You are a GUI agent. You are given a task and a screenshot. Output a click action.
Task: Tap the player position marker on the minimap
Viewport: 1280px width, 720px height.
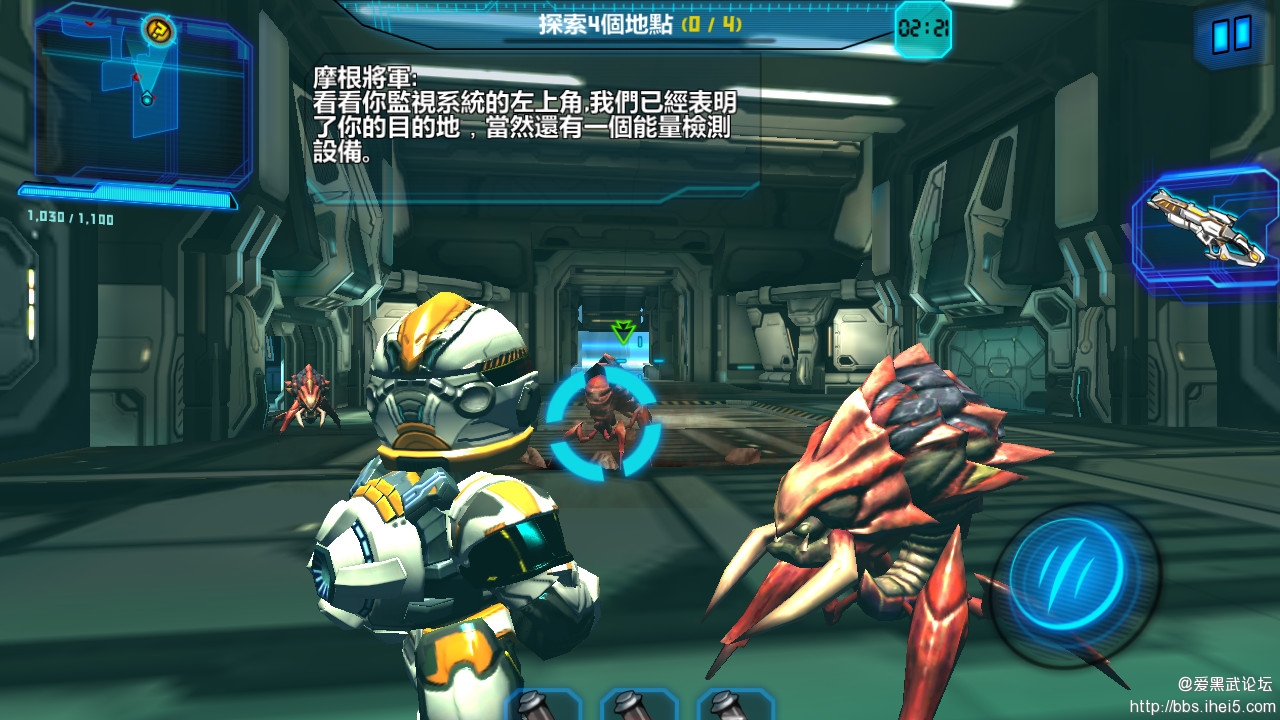(x=147, y=98)
